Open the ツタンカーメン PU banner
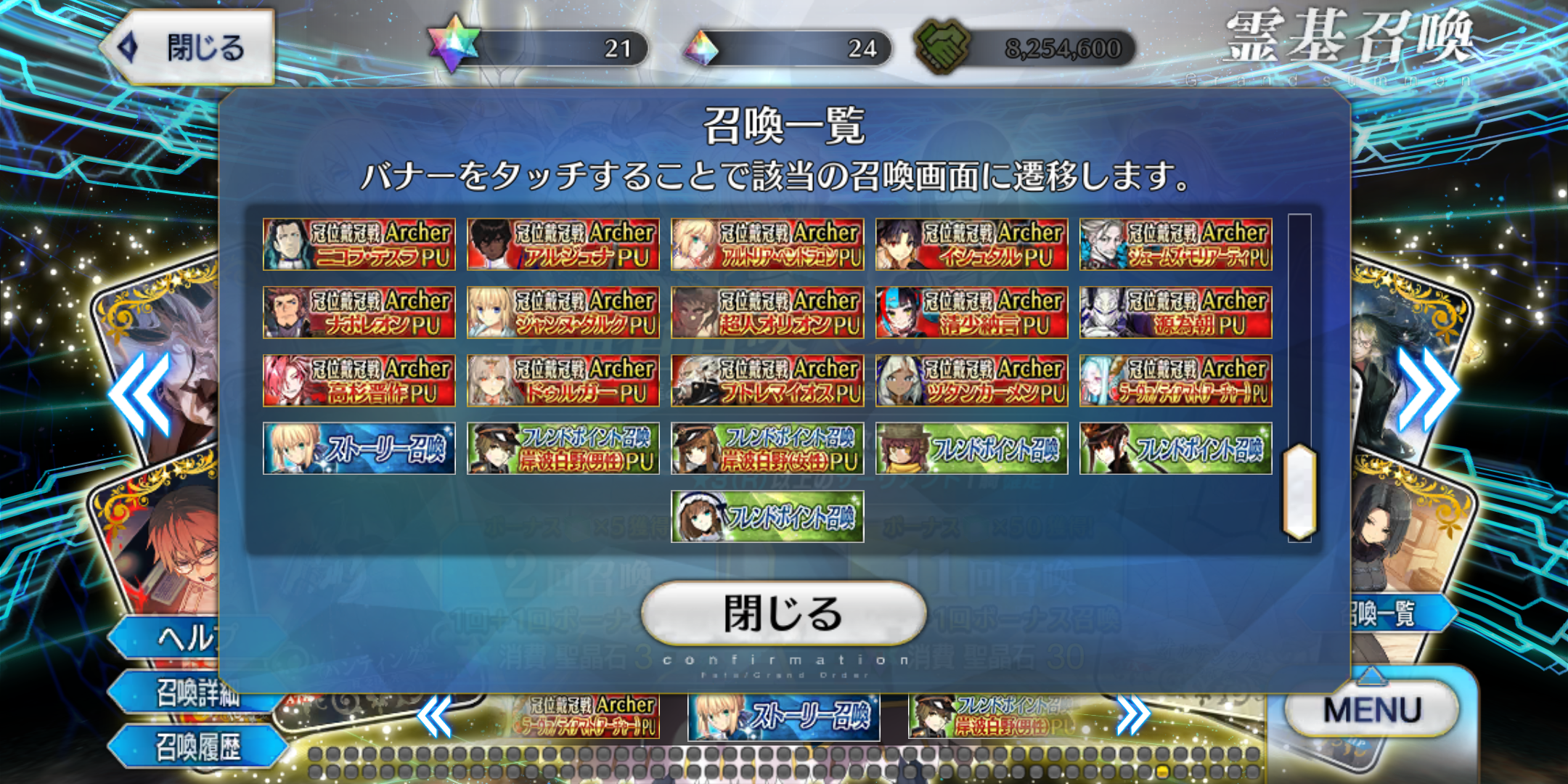Image resolution: width=1568 pixels, height=784 pixels. [971, 380]
